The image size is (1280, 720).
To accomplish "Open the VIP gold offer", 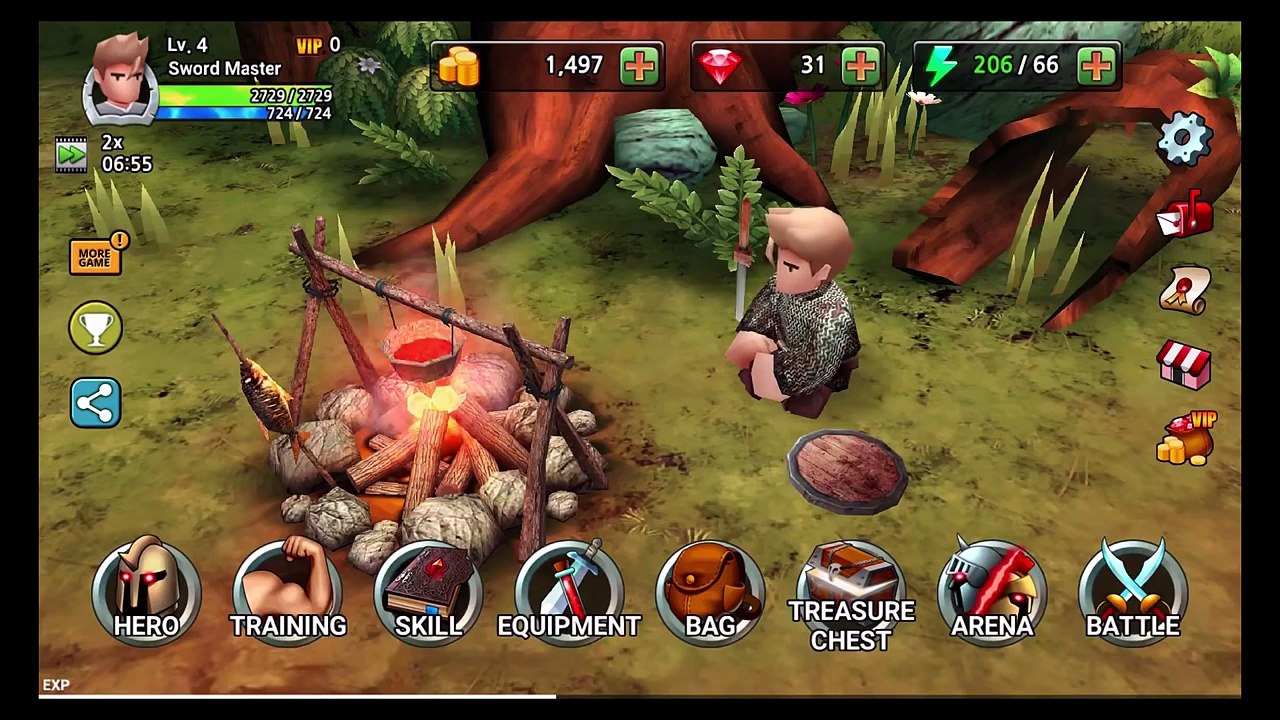I will 1185,439.
